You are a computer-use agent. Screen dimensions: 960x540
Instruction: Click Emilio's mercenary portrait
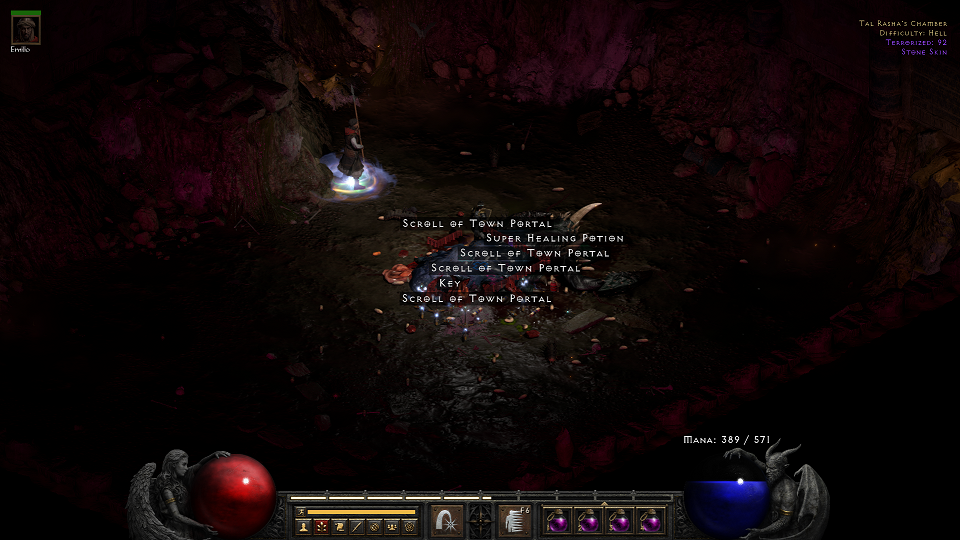coord(26,30)
